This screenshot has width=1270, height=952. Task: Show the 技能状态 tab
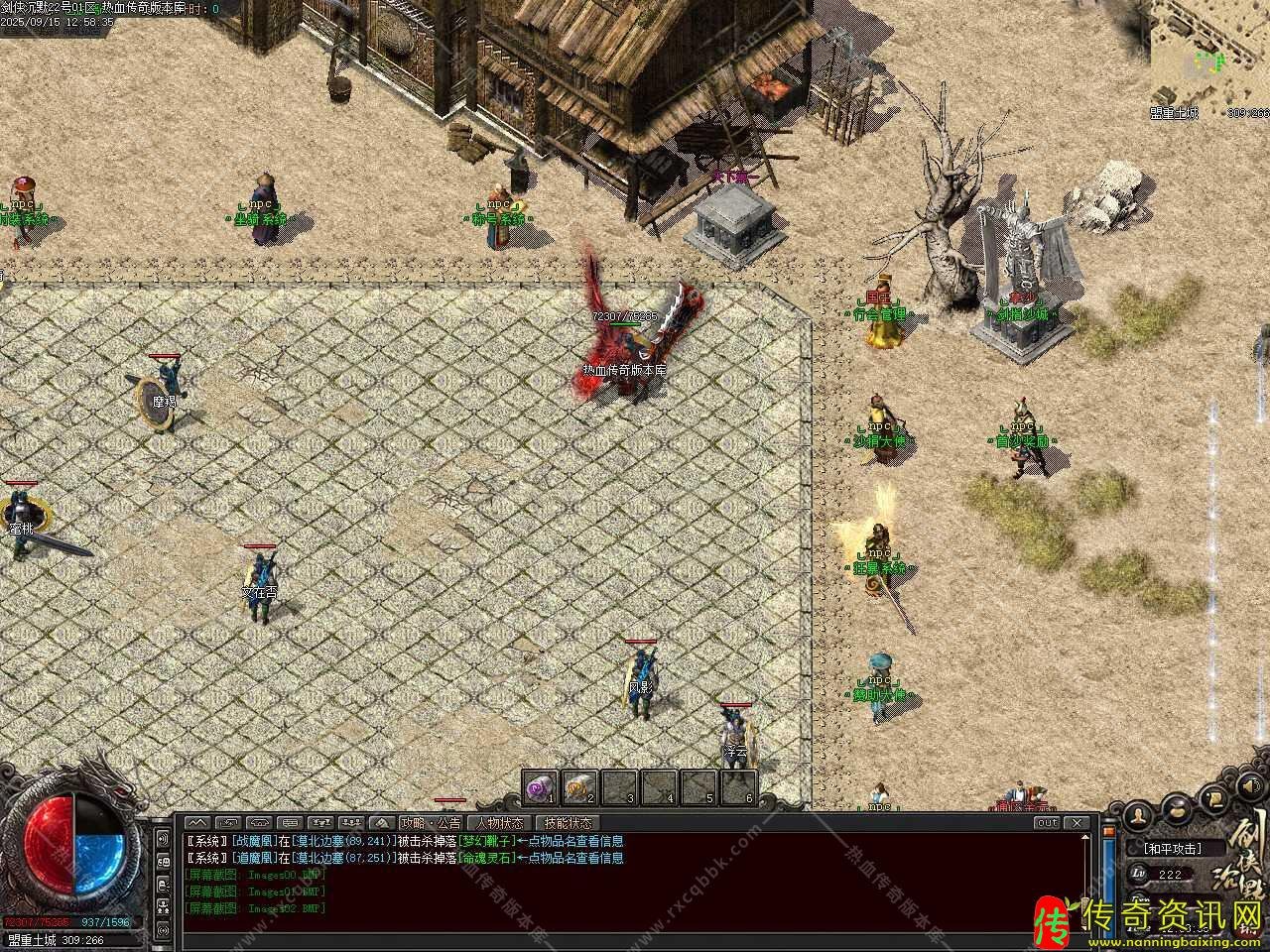[x=568, y=823]
